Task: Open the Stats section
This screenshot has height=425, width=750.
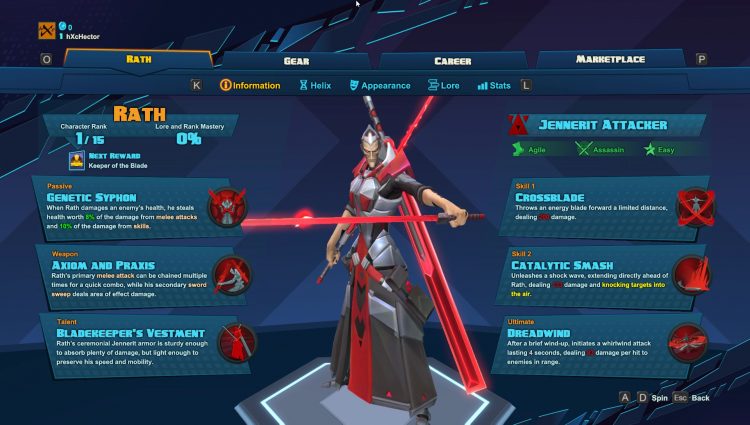Action: pyautogui.click(x=494, y=85)
